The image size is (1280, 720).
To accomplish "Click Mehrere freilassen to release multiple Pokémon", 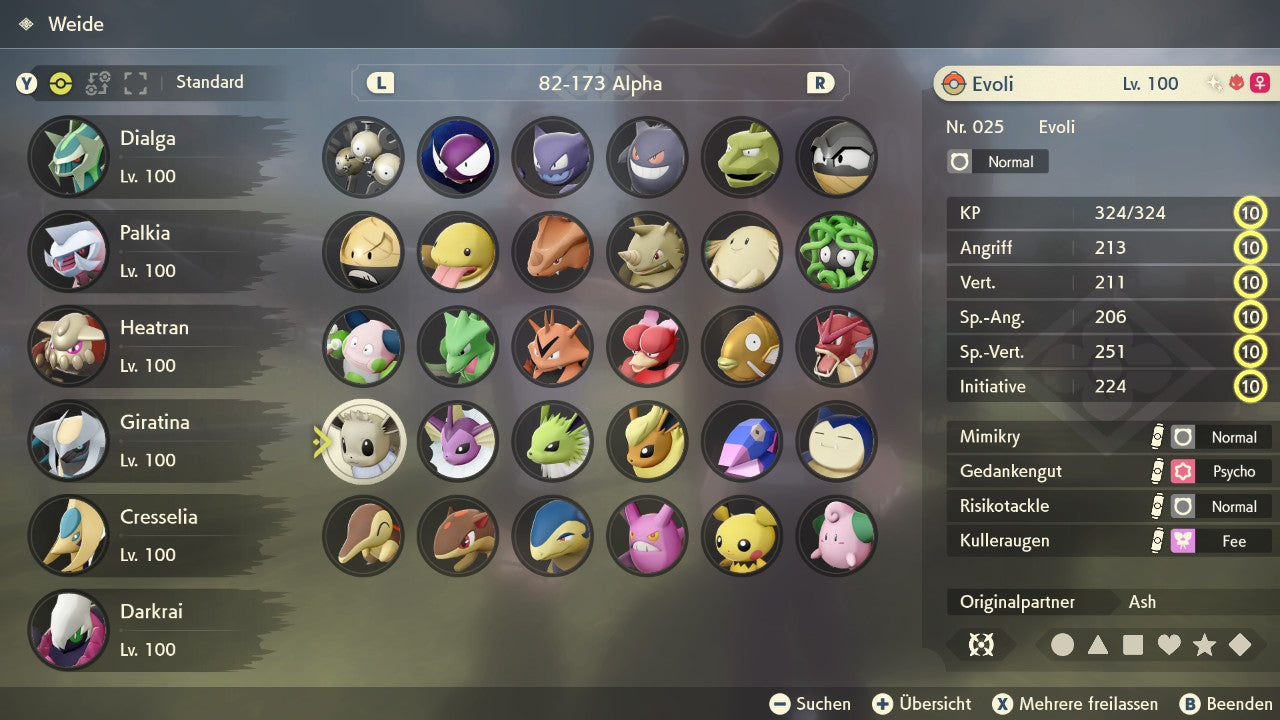I will [x=1075, y=703].
